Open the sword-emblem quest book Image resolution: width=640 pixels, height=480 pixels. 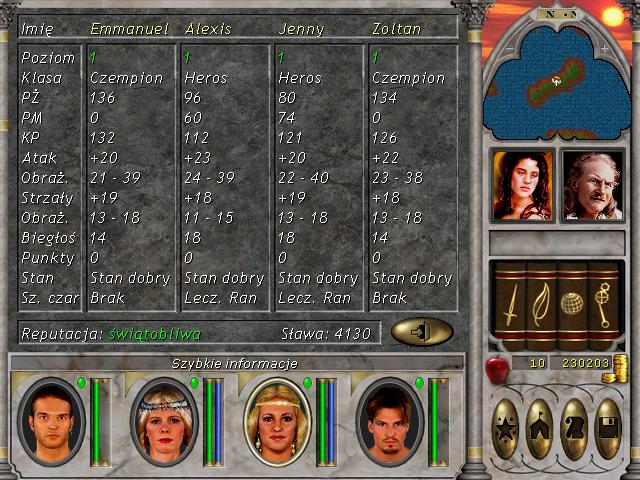click(x=510, y=305)
